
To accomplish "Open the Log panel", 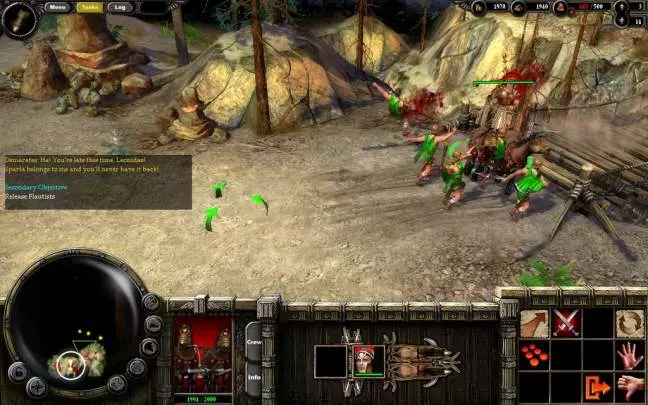I will tap(120, 7).
